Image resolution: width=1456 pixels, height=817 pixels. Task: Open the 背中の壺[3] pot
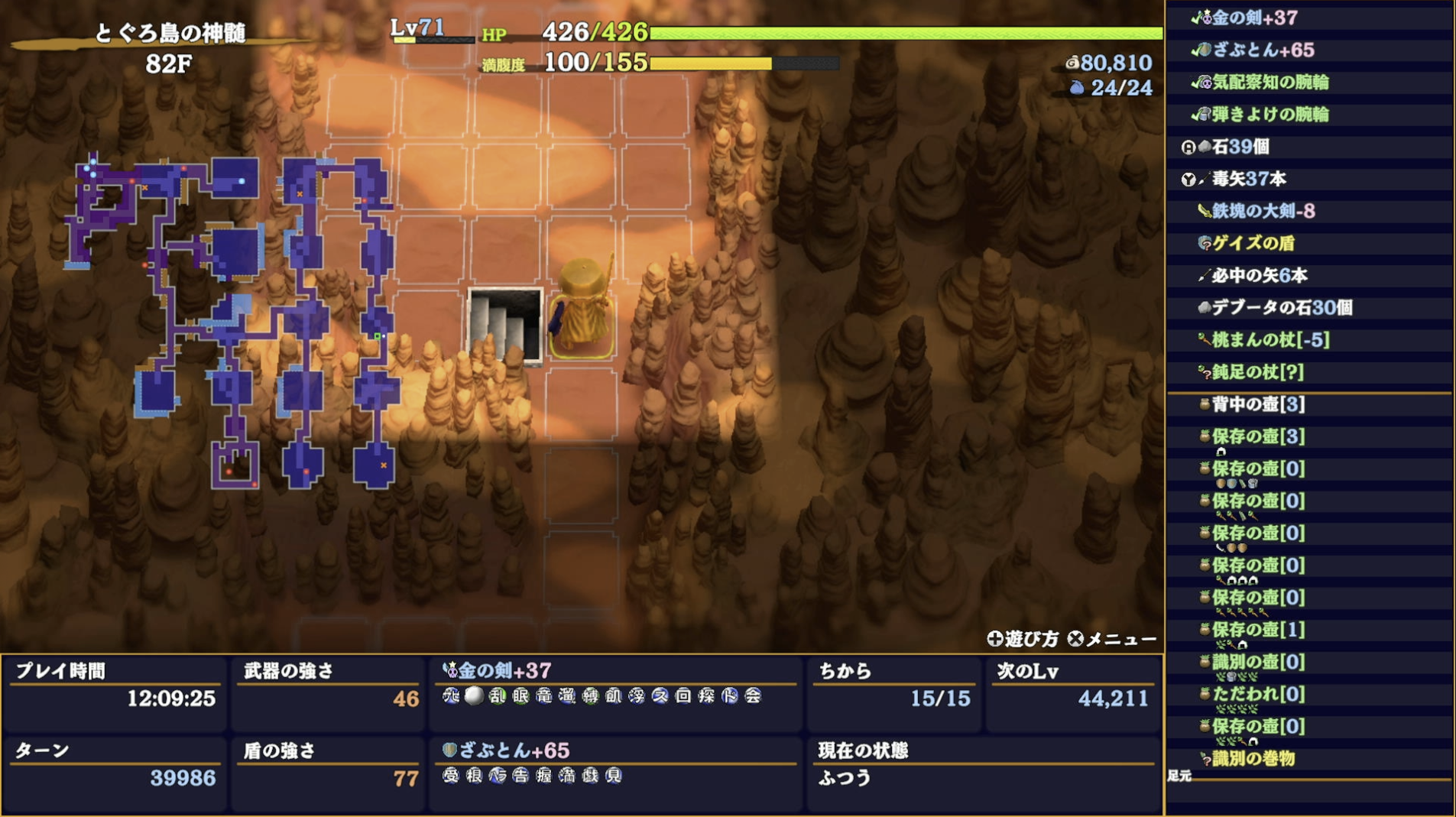(1257, 404)
